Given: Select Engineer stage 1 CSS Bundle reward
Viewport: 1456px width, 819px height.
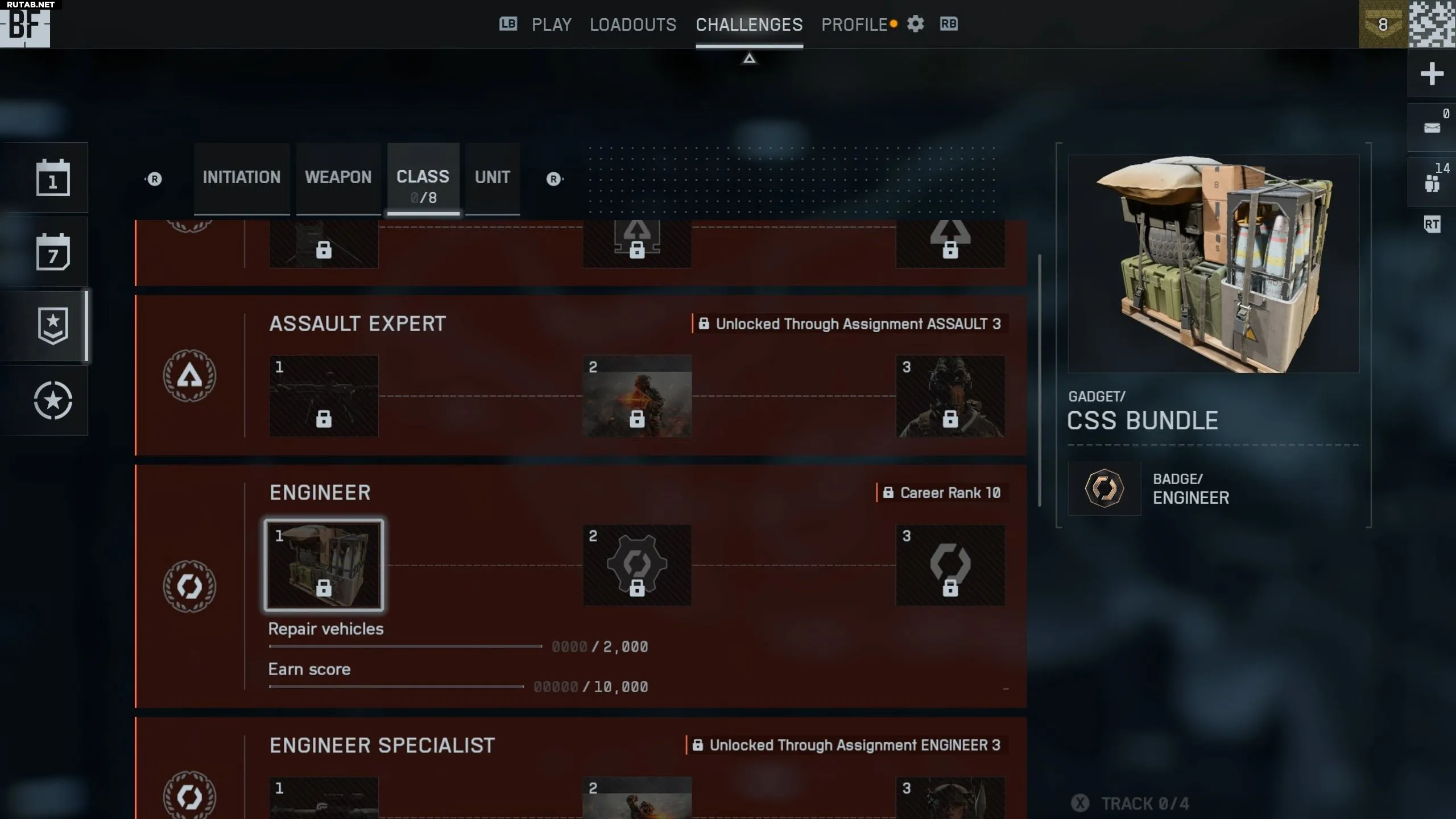Looking at the screenshot, I should [324, 565].
